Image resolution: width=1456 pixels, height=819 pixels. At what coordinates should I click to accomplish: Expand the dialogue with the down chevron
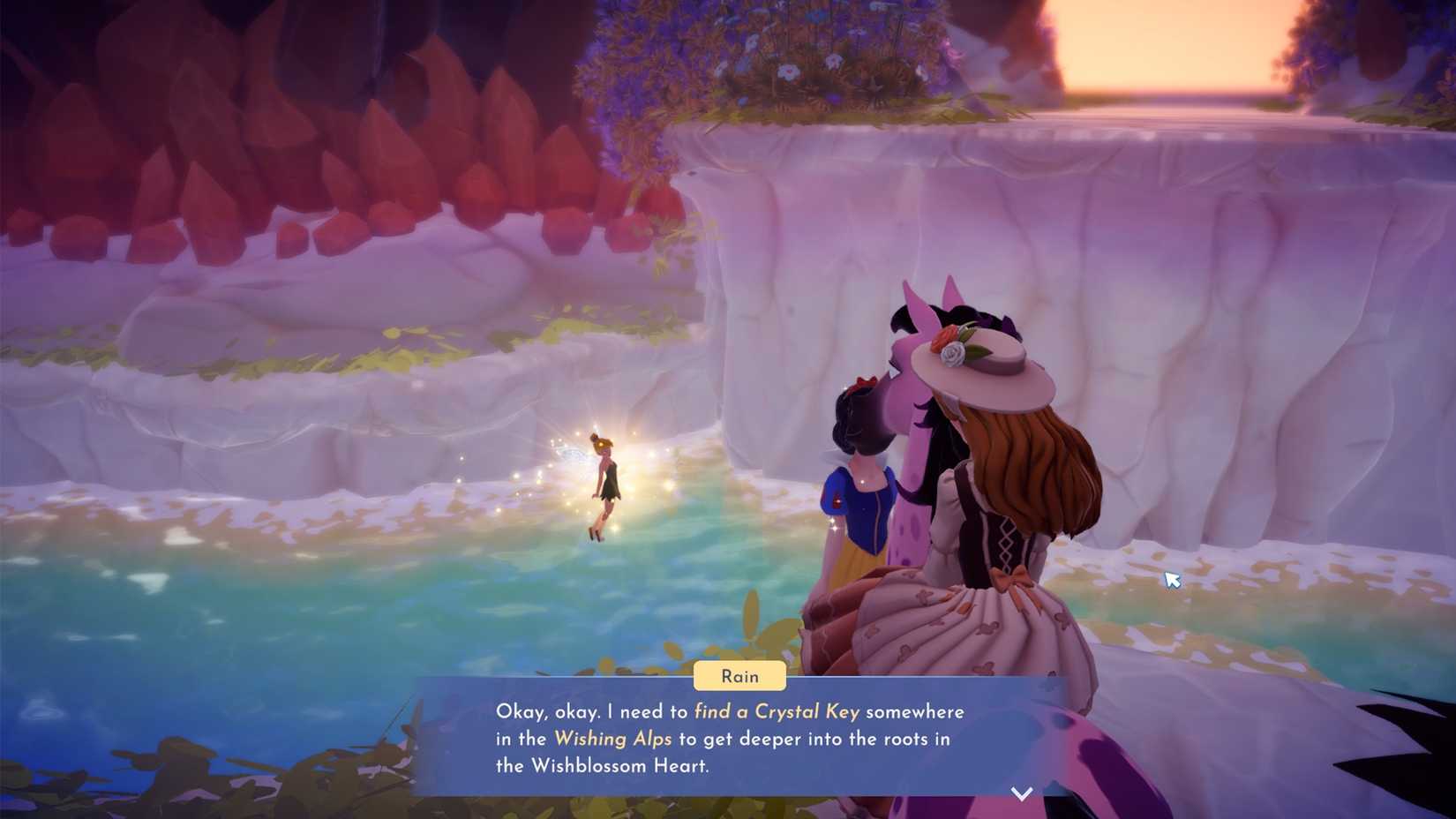coord(1021,793)
